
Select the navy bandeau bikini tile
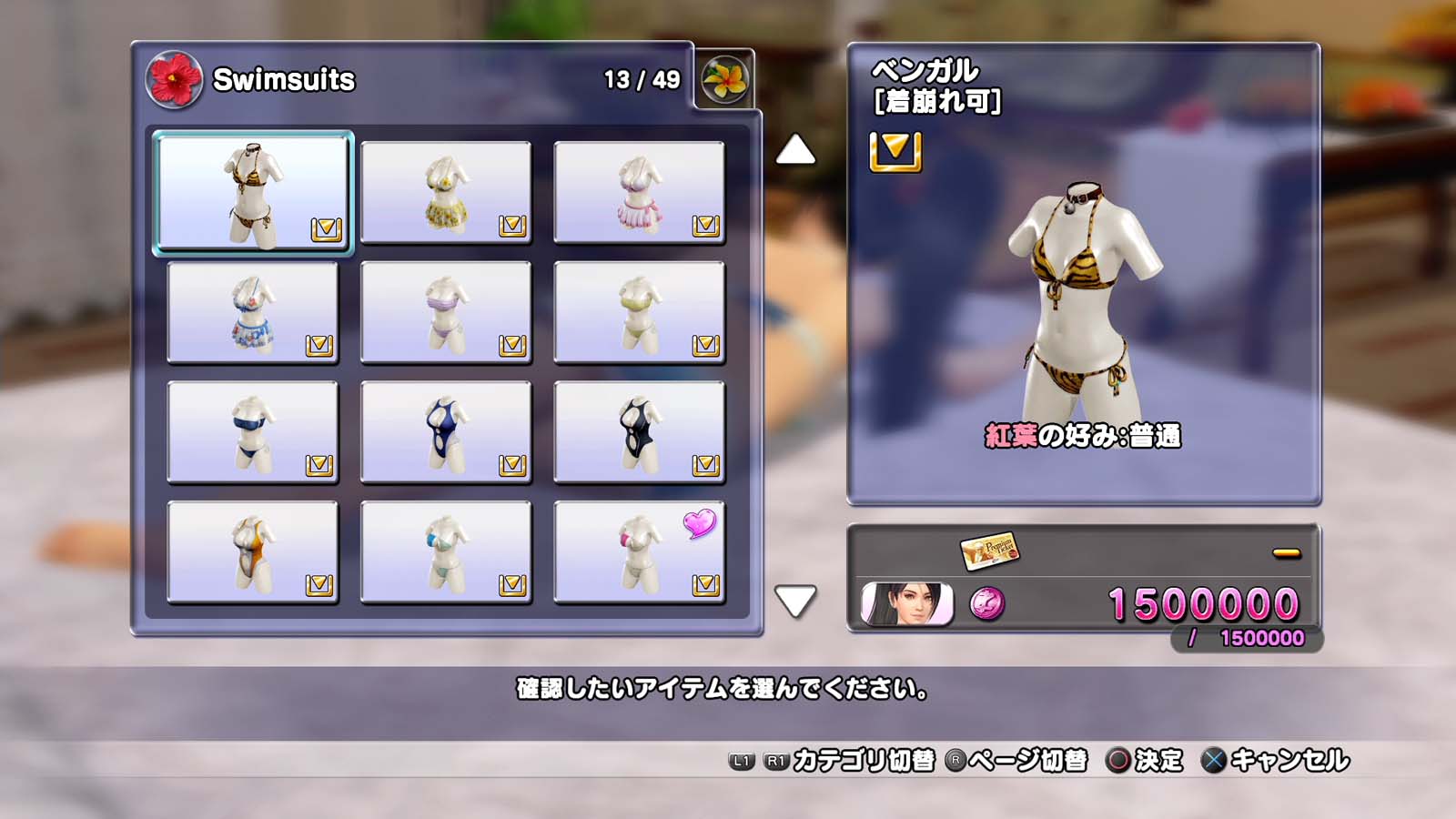click(253, 433)
